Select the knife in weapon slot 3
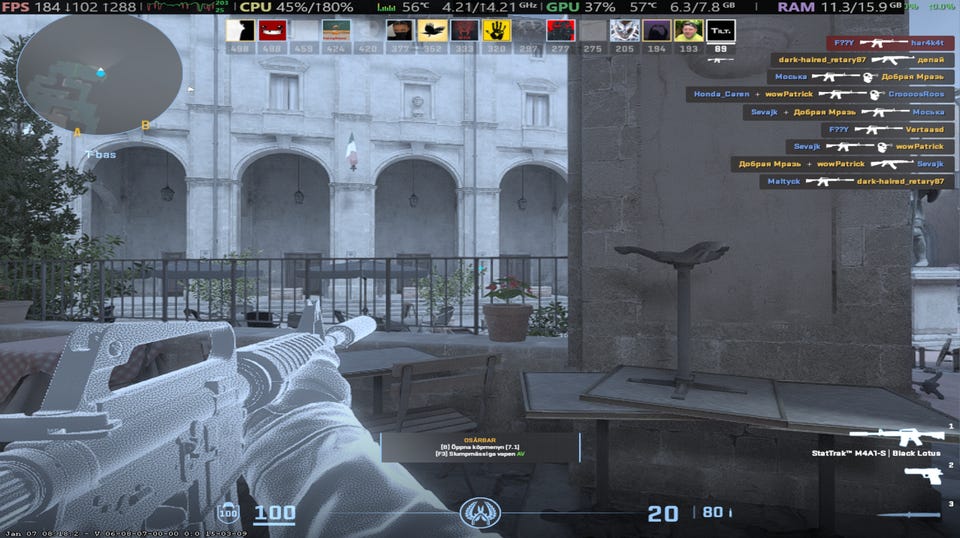 coord(908,515)
